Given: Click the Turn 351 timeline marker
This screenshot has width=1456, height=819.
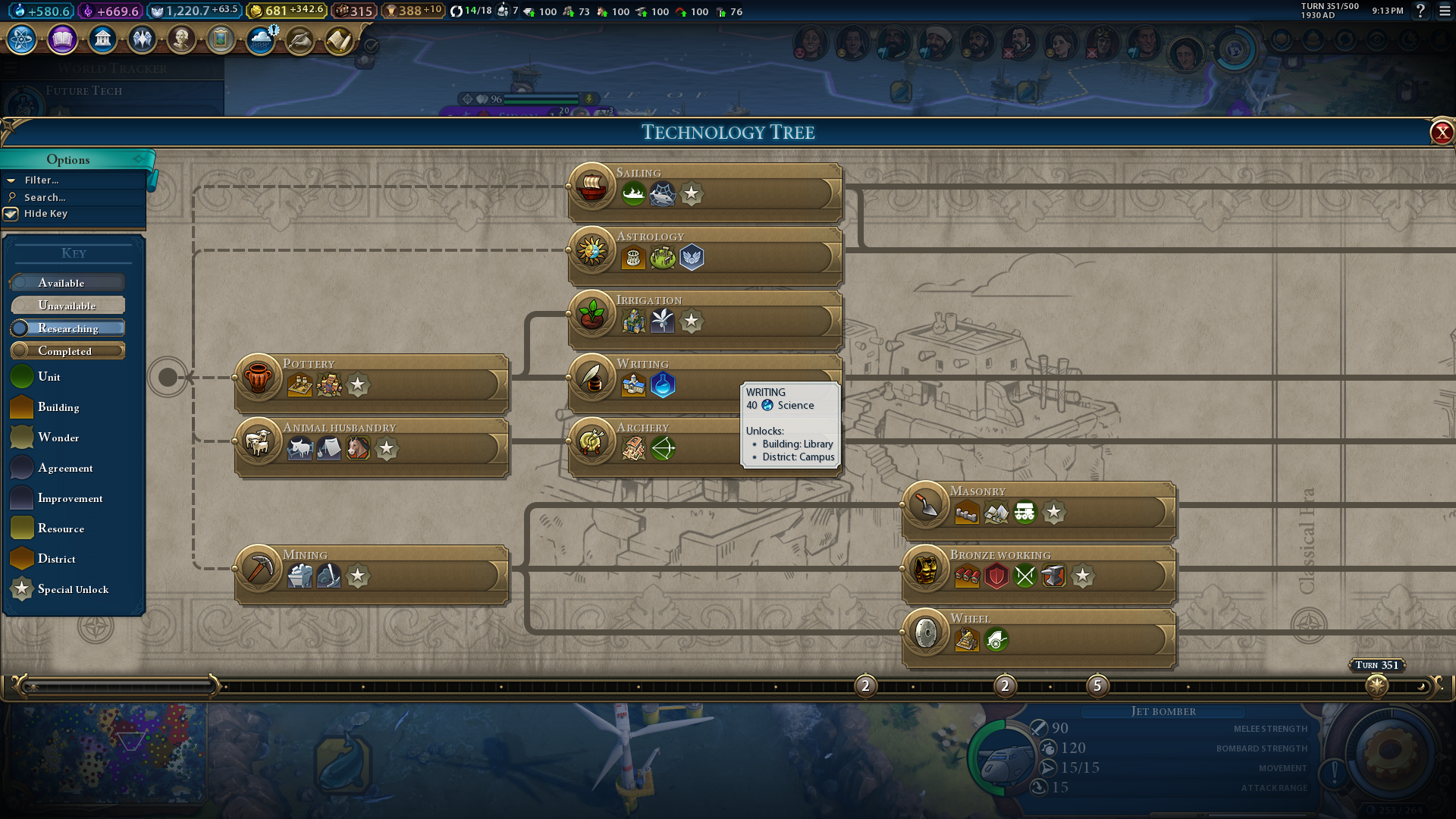Looking at the screenshot, I should pos(1376,686).
